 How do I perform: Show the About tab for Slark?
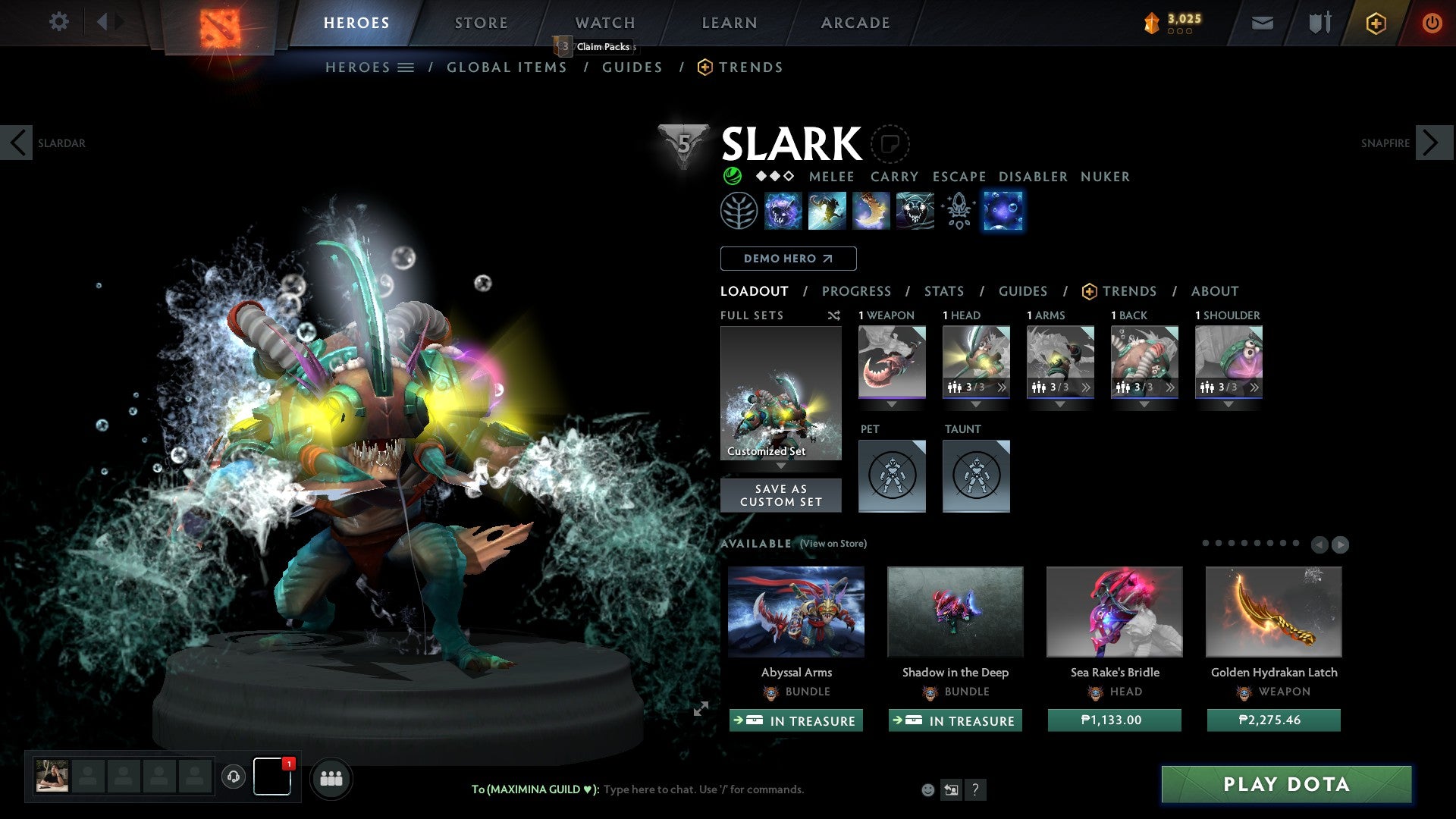pos(1214,291)
